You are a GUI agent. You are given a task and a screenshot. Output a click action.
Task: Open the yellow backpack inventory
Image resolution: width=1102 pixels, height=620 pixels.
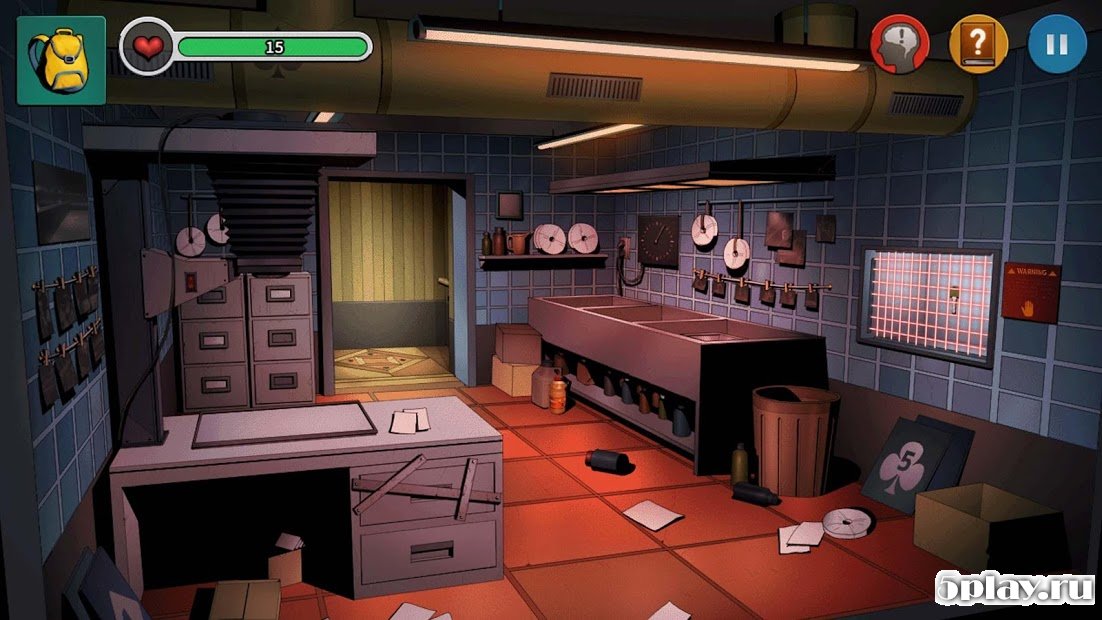coord(60,60)
